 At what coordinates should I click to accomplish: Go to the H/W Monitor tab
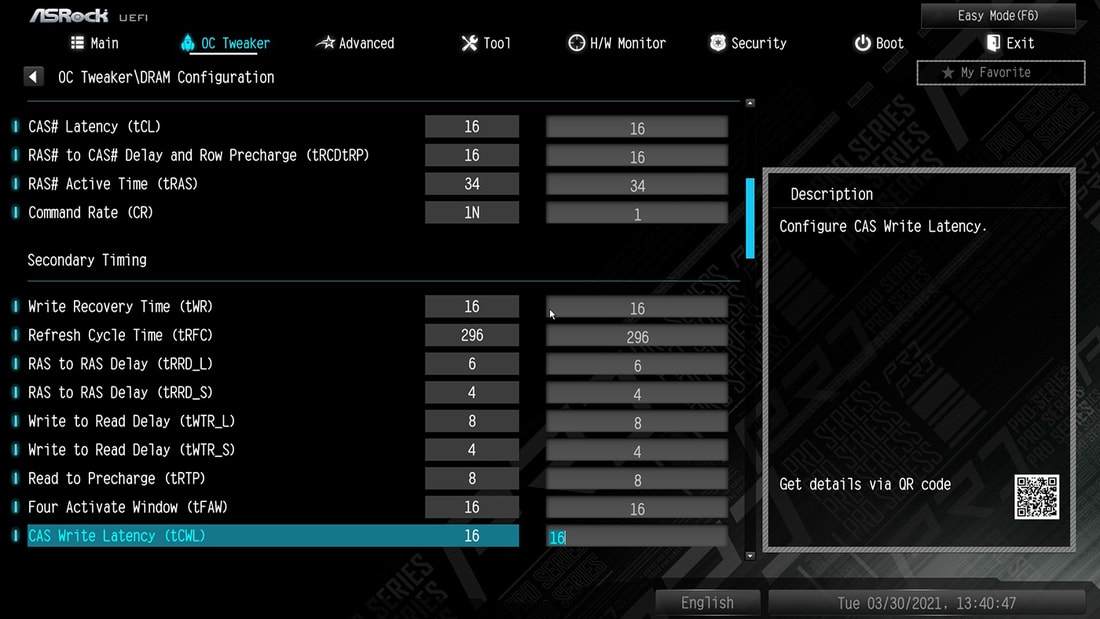coord(617,43)
